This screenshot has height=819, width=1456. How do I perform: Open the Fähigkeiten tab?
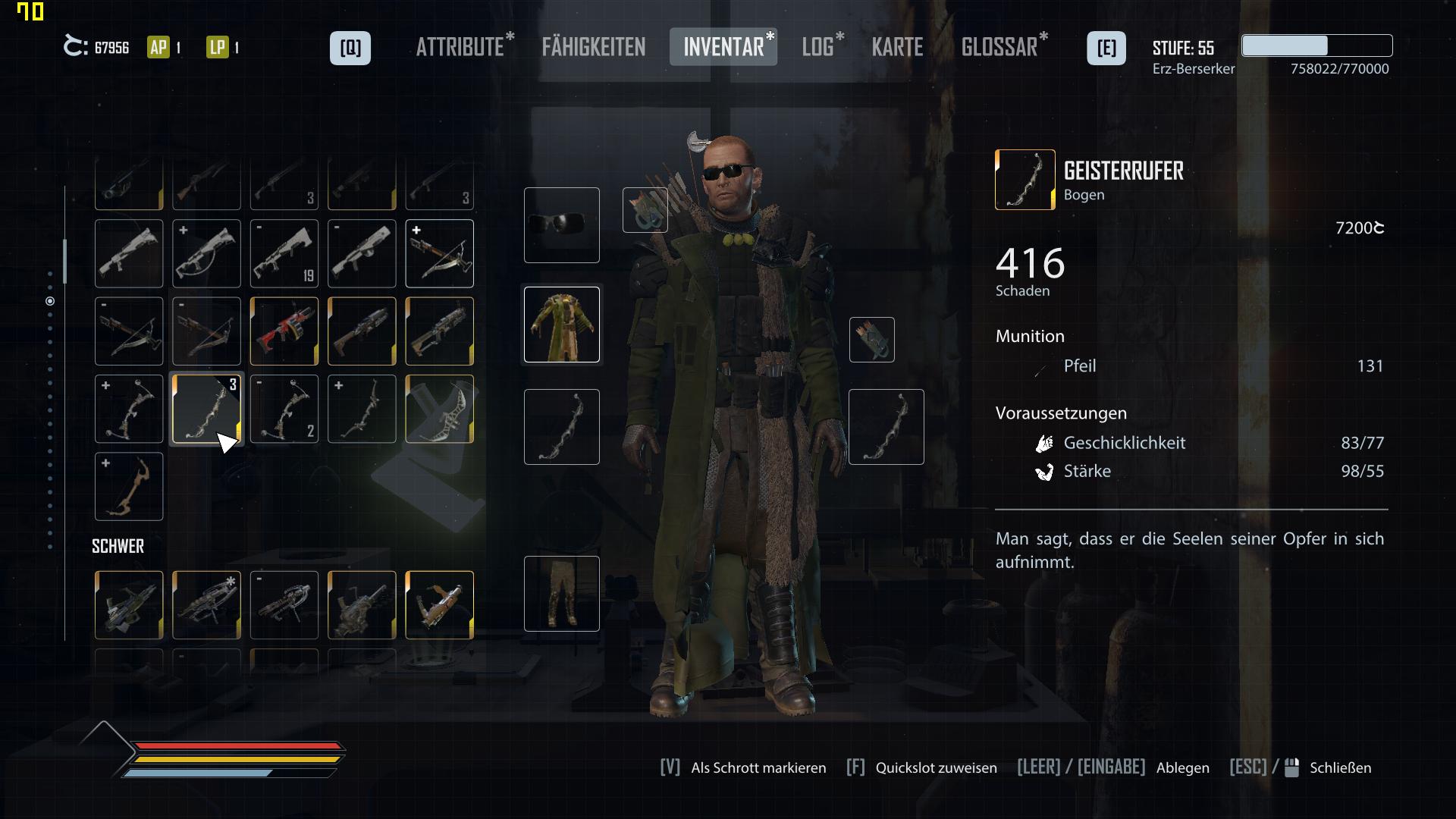(594, 48)
